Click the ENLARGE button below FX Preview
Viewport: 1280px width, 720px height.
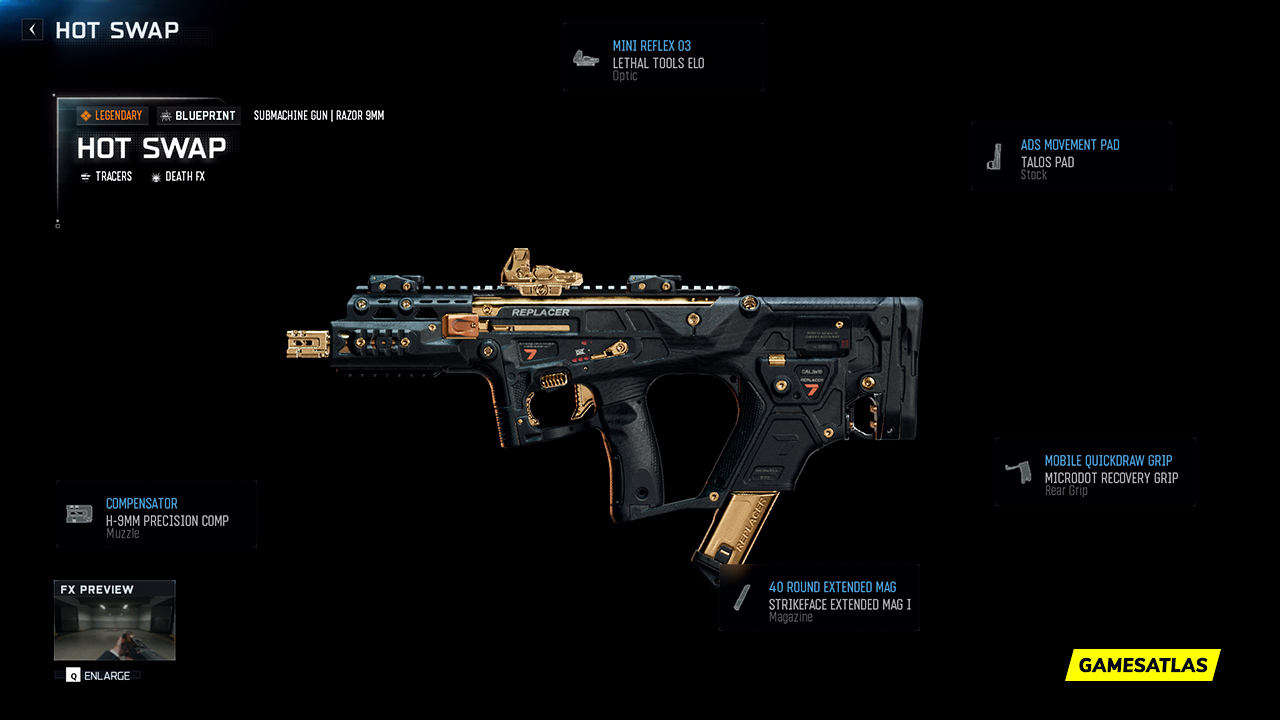click(100, 675)
